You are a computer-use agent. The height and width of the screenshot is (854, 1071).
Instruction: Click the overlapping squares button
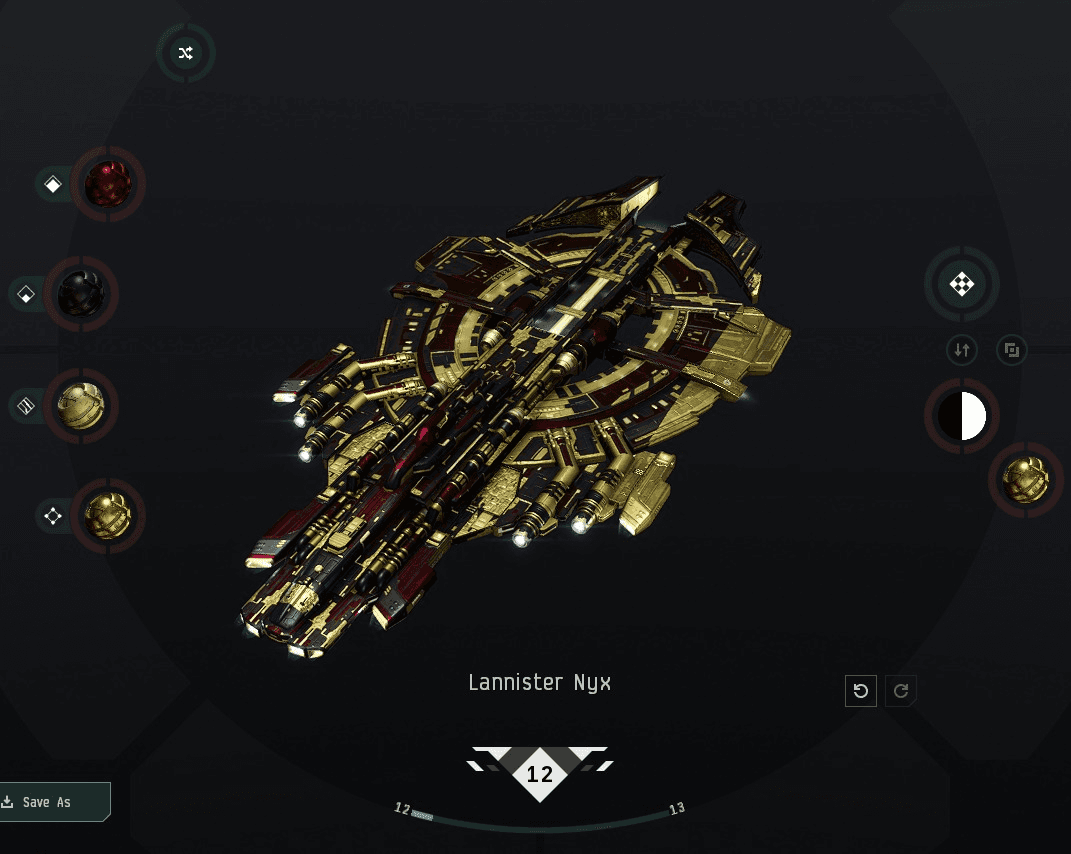pos(1012,350)
